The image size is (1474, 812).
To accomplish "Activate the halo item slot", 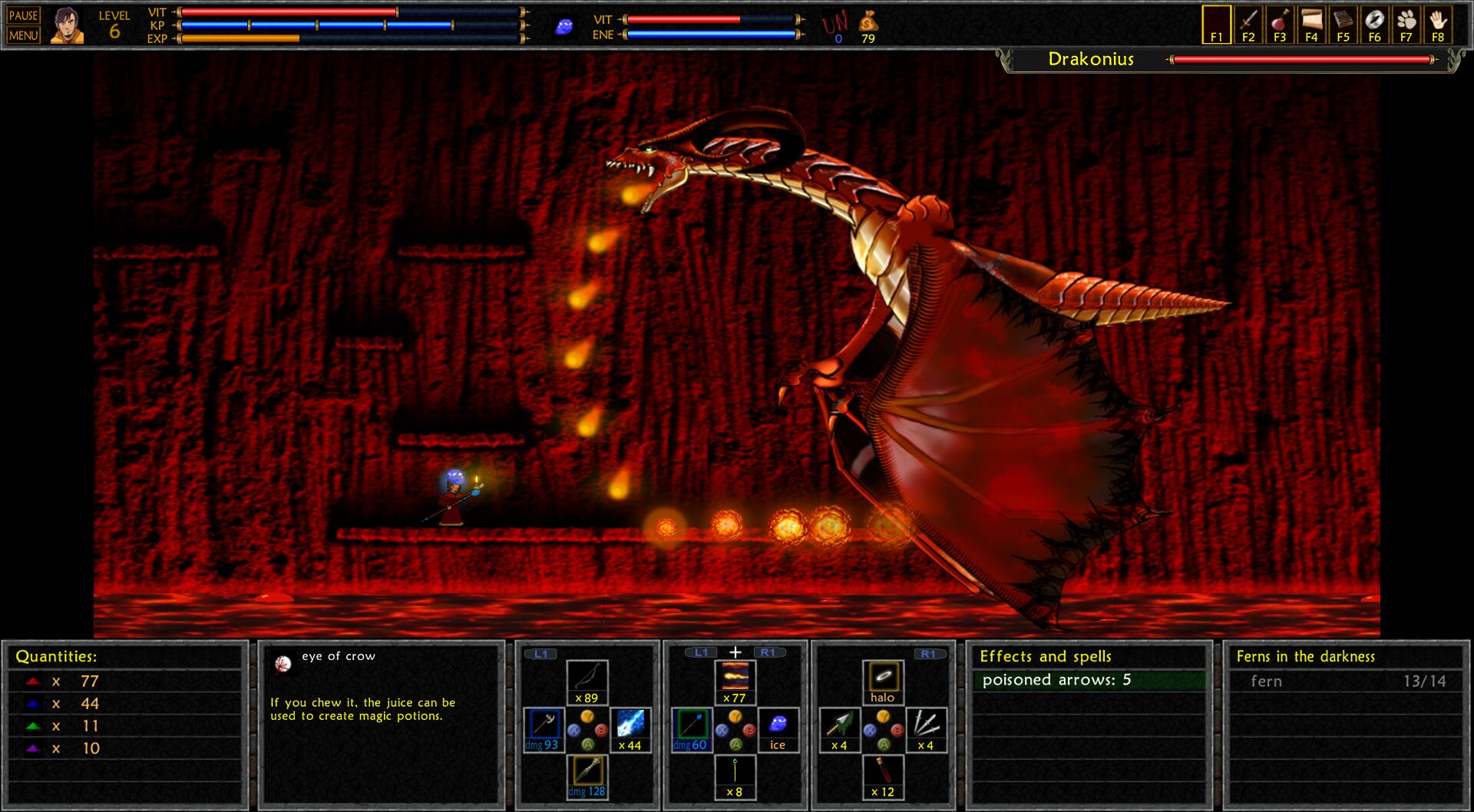I will point(883,682).
